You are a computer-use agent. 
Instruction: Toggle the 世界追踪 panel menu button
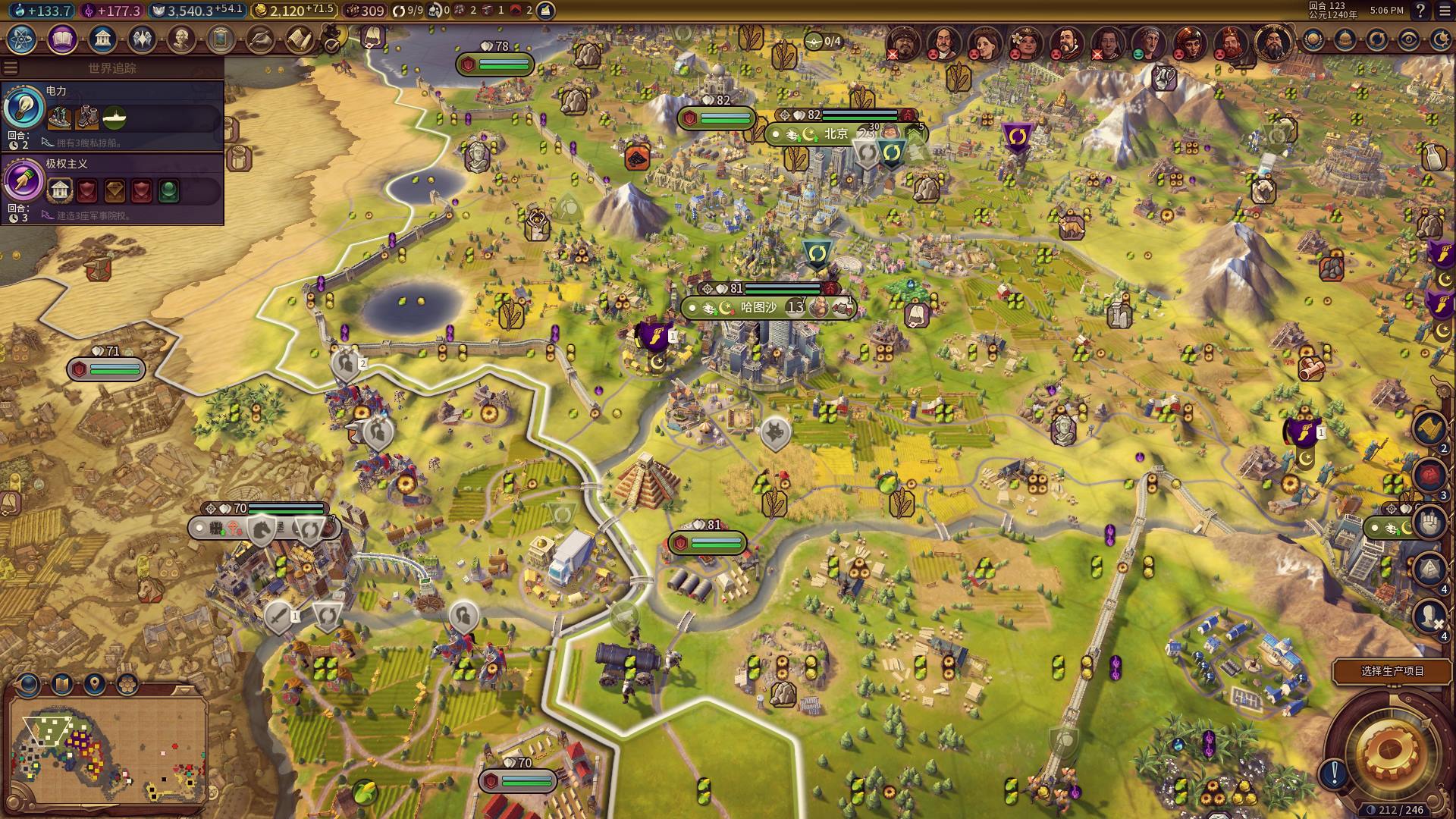11,68
